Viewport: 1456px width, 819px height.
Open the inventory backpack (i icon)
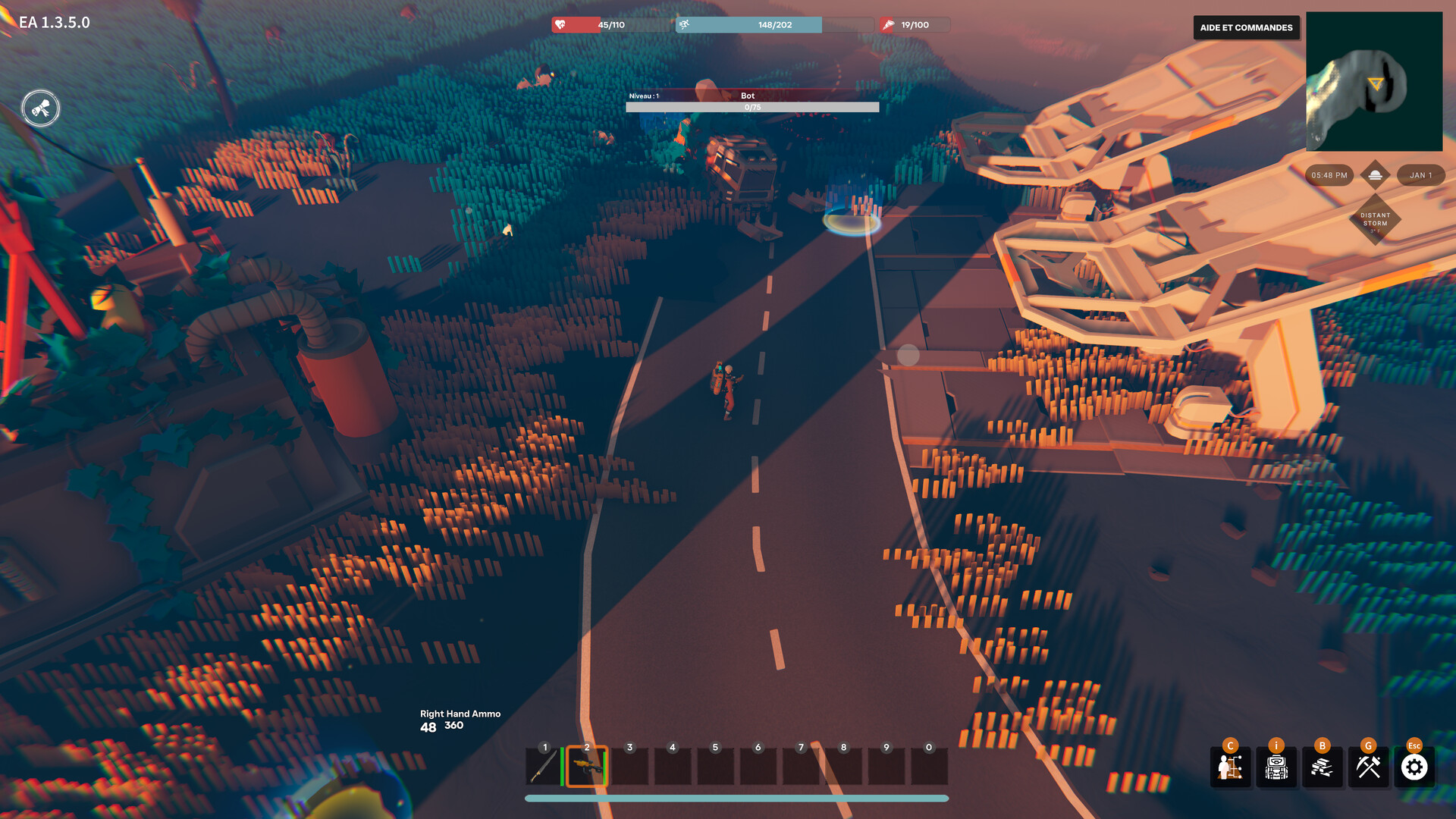[1276, 768]
